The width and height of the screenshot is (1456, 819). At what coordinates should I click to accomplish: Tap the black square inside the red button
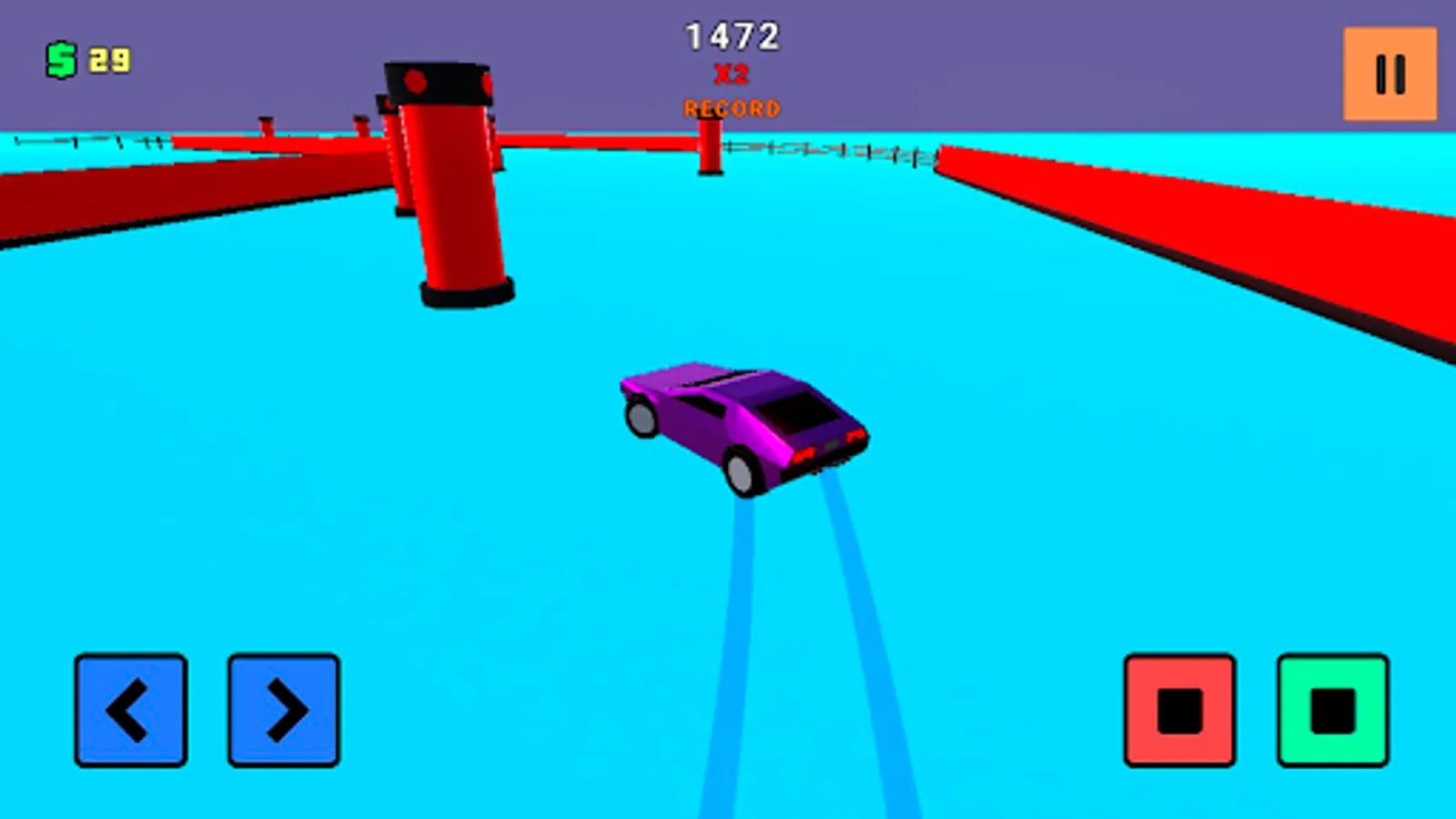pyautogui.click(x=1180, y=711)
